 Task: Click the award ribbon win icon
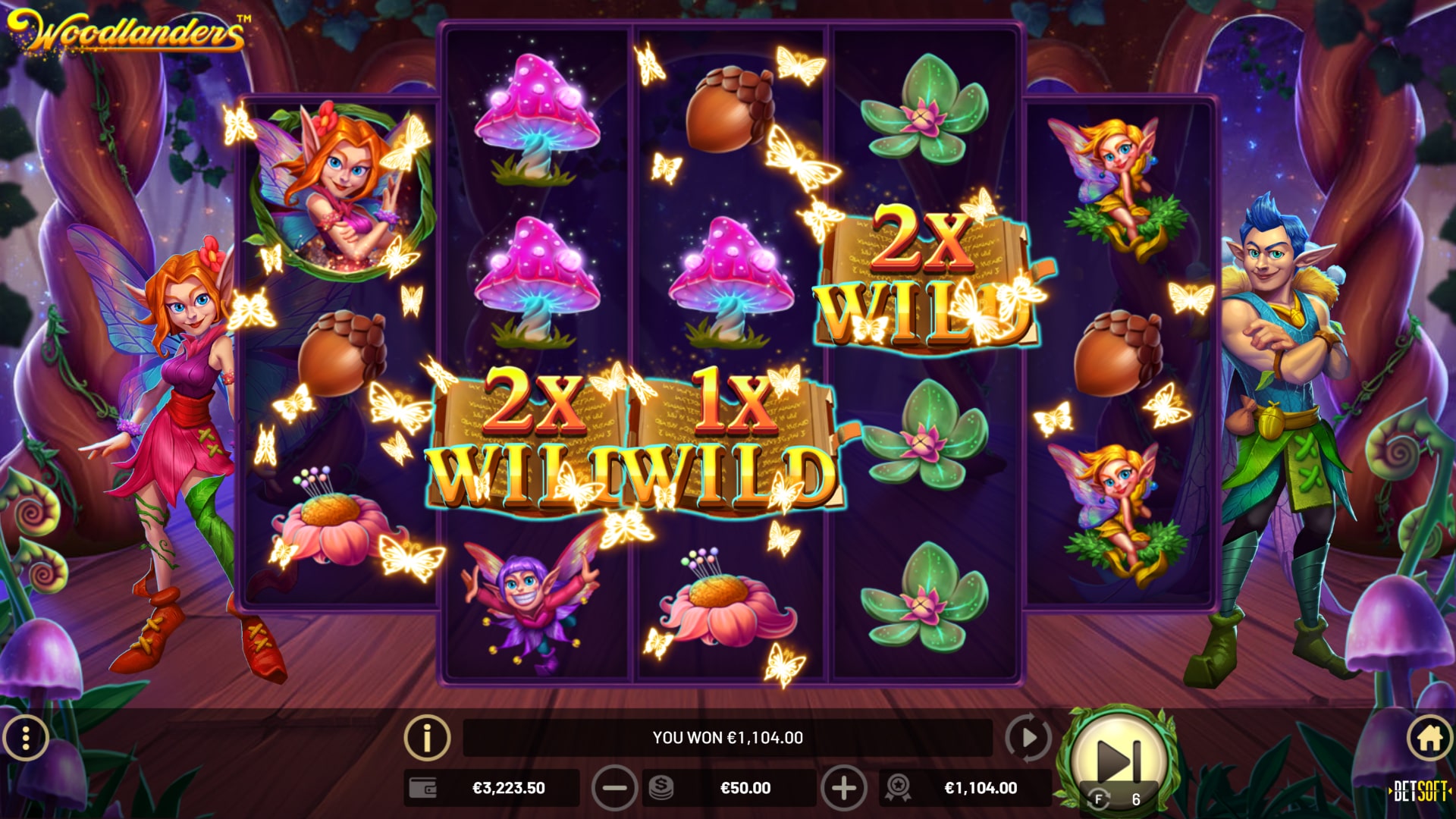coord(900,788)
